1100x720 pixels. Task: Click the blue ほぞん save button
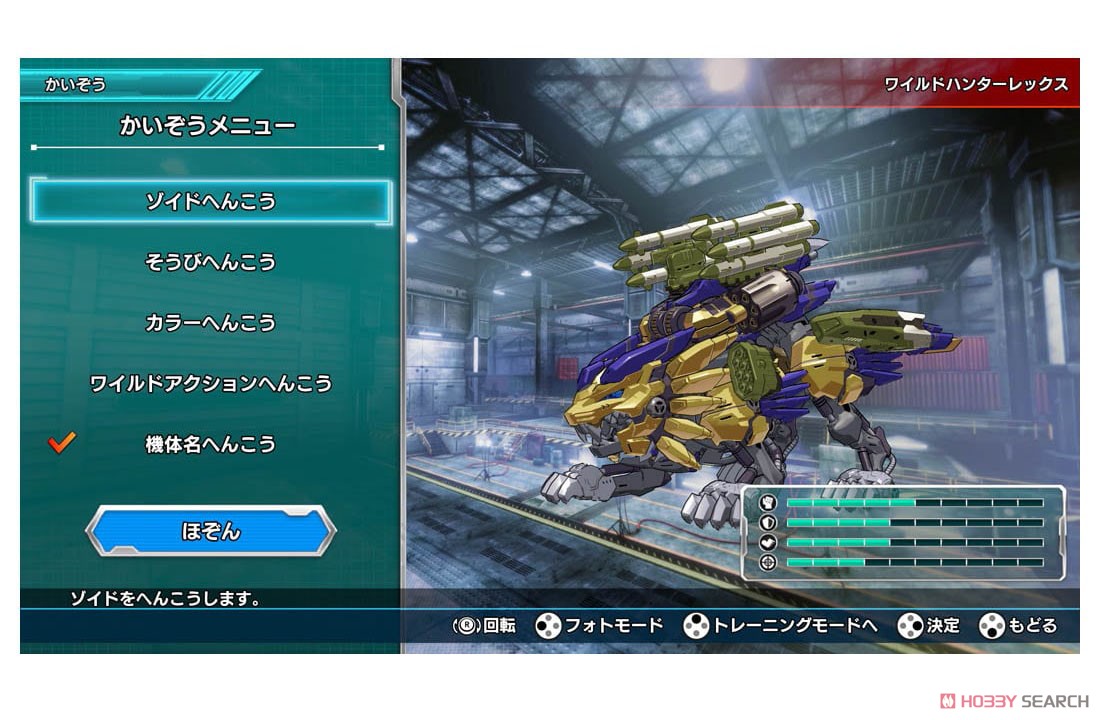coord(211,531)
